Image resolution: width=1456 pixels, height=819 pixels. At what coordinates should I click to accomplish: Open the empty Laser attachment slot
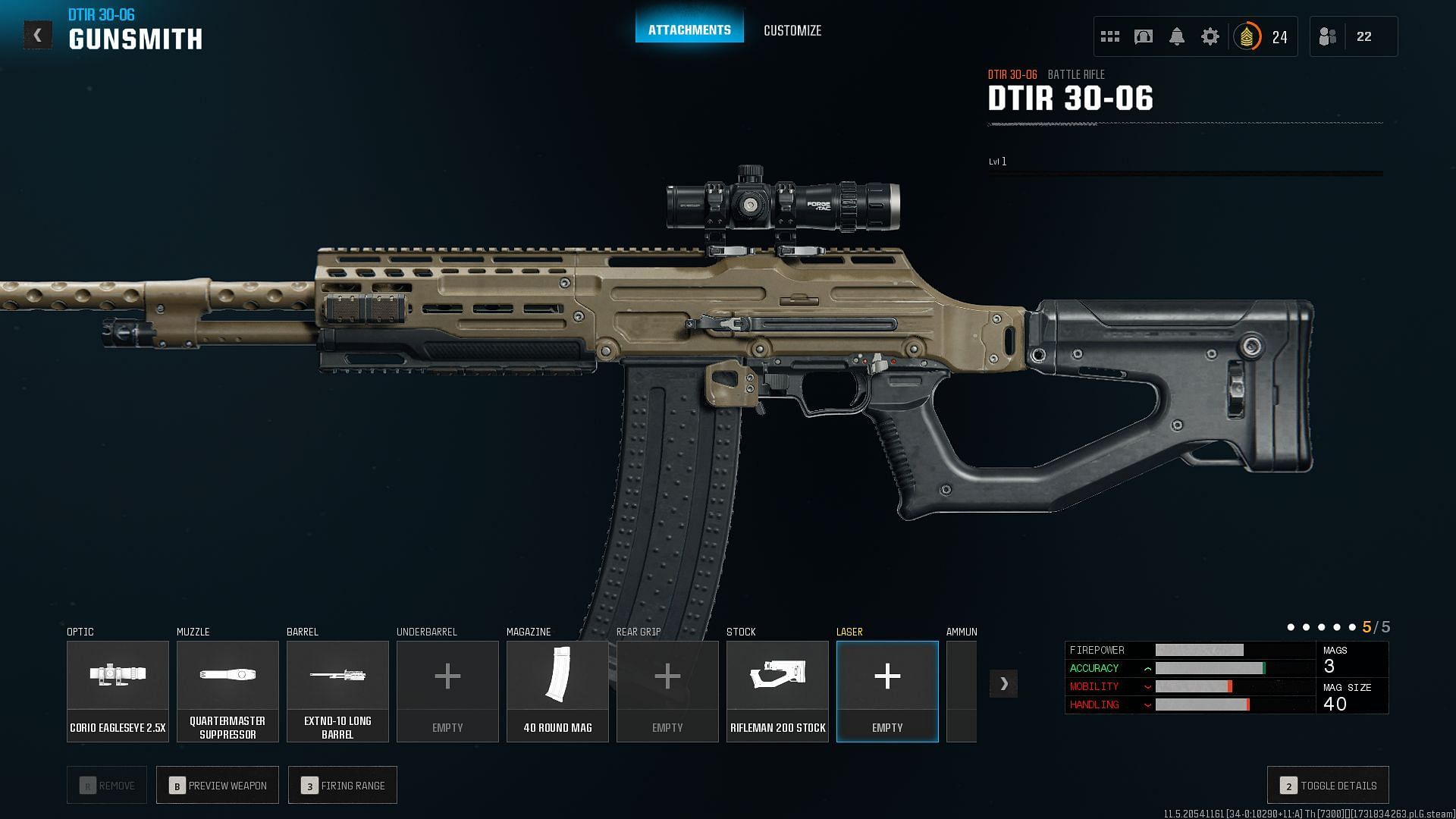tap(887, 691)
